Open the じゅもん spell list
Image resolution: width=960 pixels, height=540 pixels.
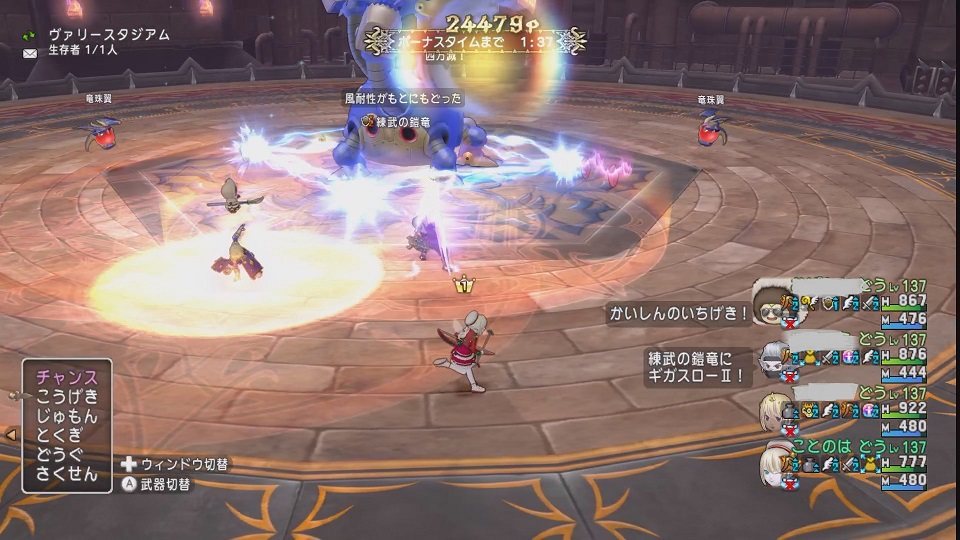[67, 416]
